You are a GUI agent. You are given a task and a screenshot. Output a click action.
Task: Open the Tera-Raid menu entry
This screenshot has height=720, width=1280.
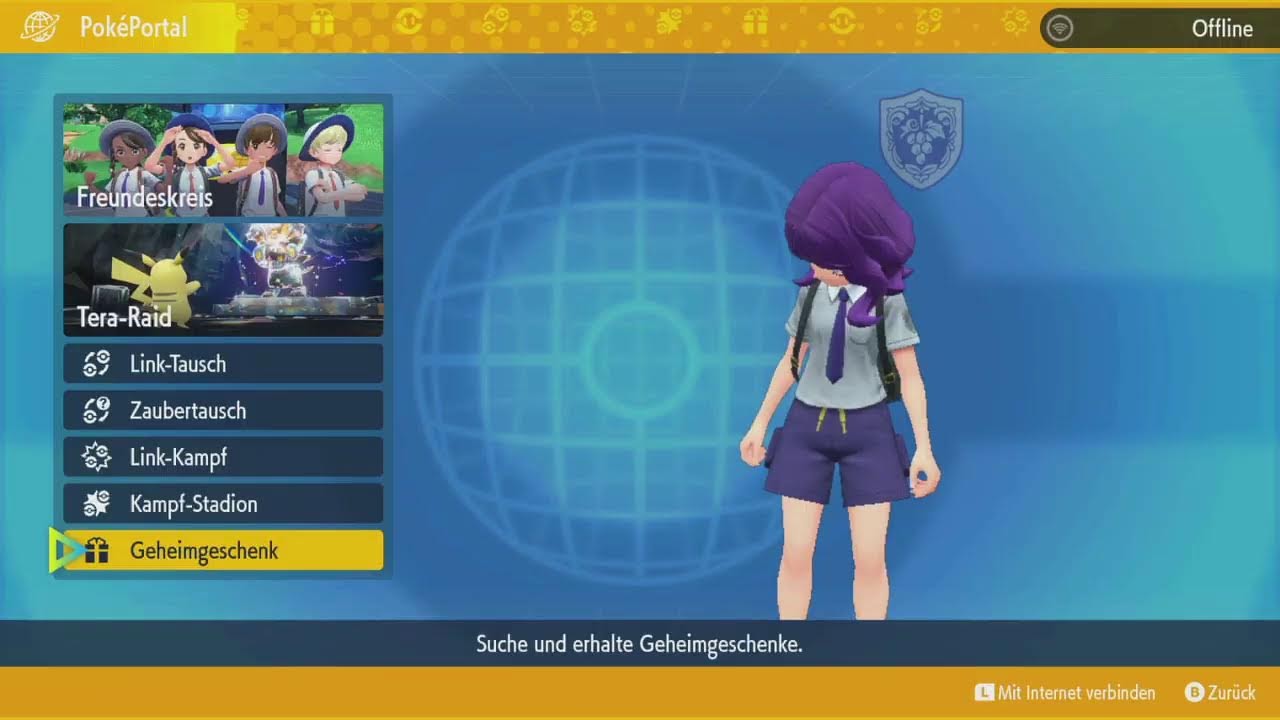tap(222, 278)
